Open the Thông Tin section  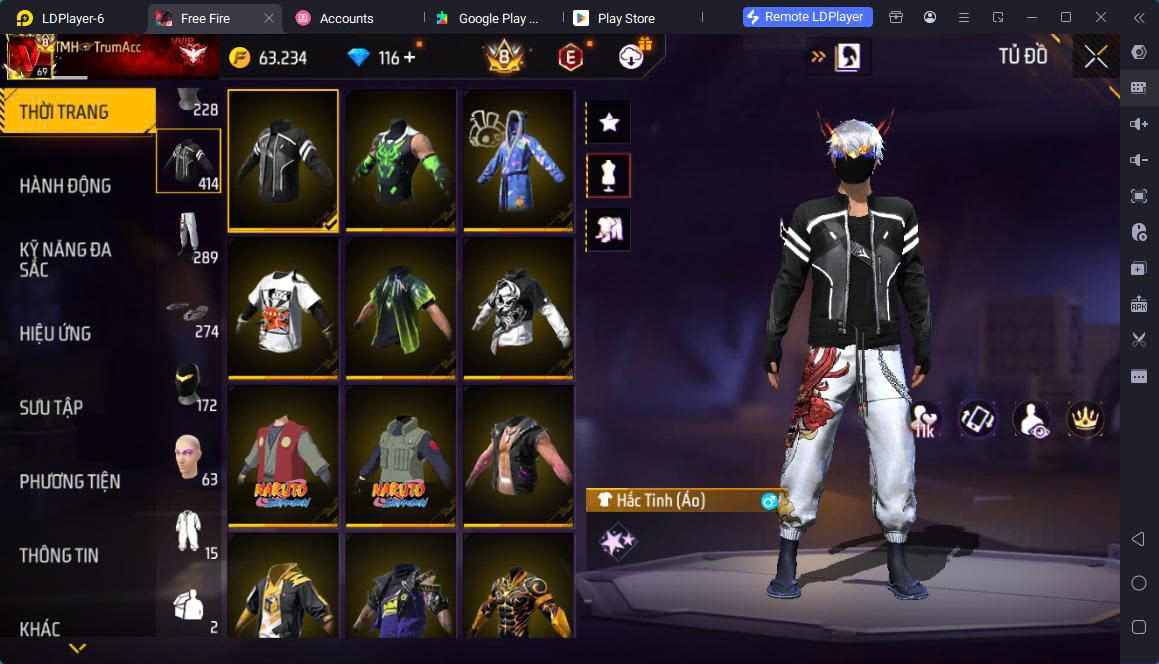[59, 555]
